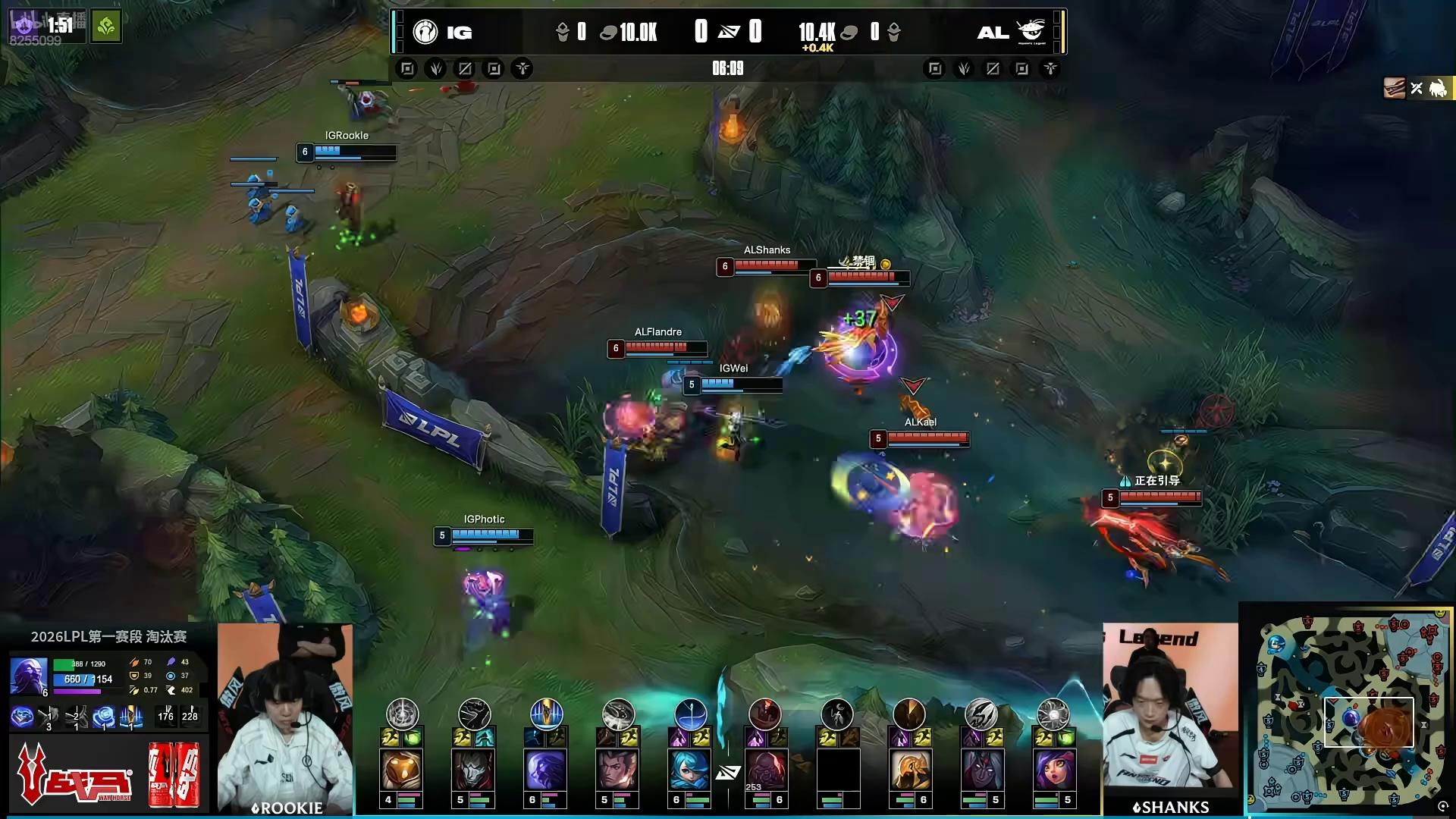Click Ryze's Realm Warp icon in Rookie's stats panel
The height and width of the screenshot is (819, 1456).
point(130,716)
